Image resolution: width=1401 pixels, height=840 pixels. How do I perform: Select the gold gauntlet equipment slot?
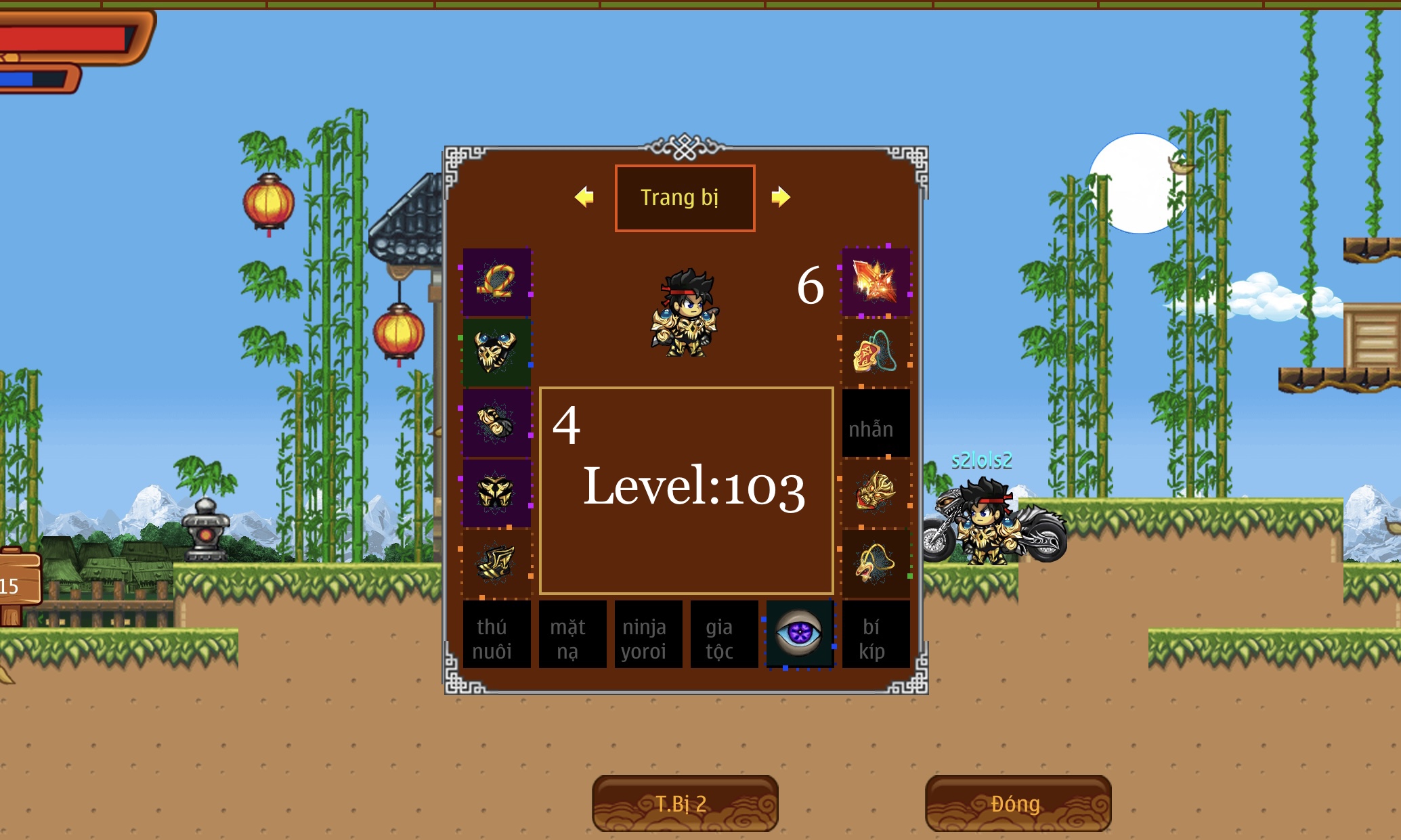pyautogui.click(x=496, y=422)
